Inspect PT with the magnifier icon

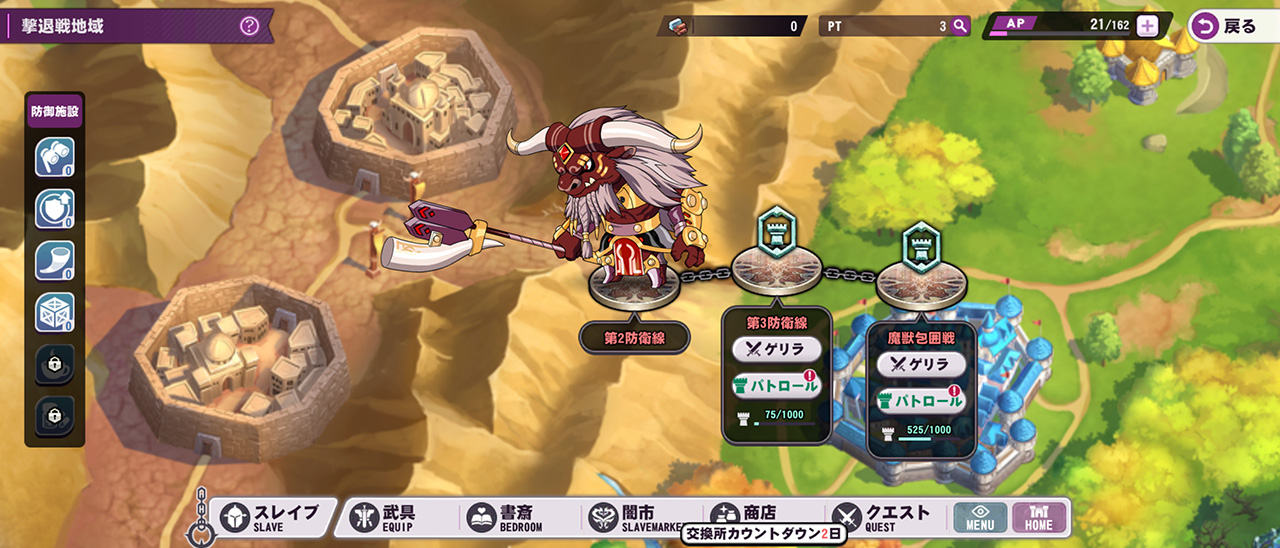[960, 27]
